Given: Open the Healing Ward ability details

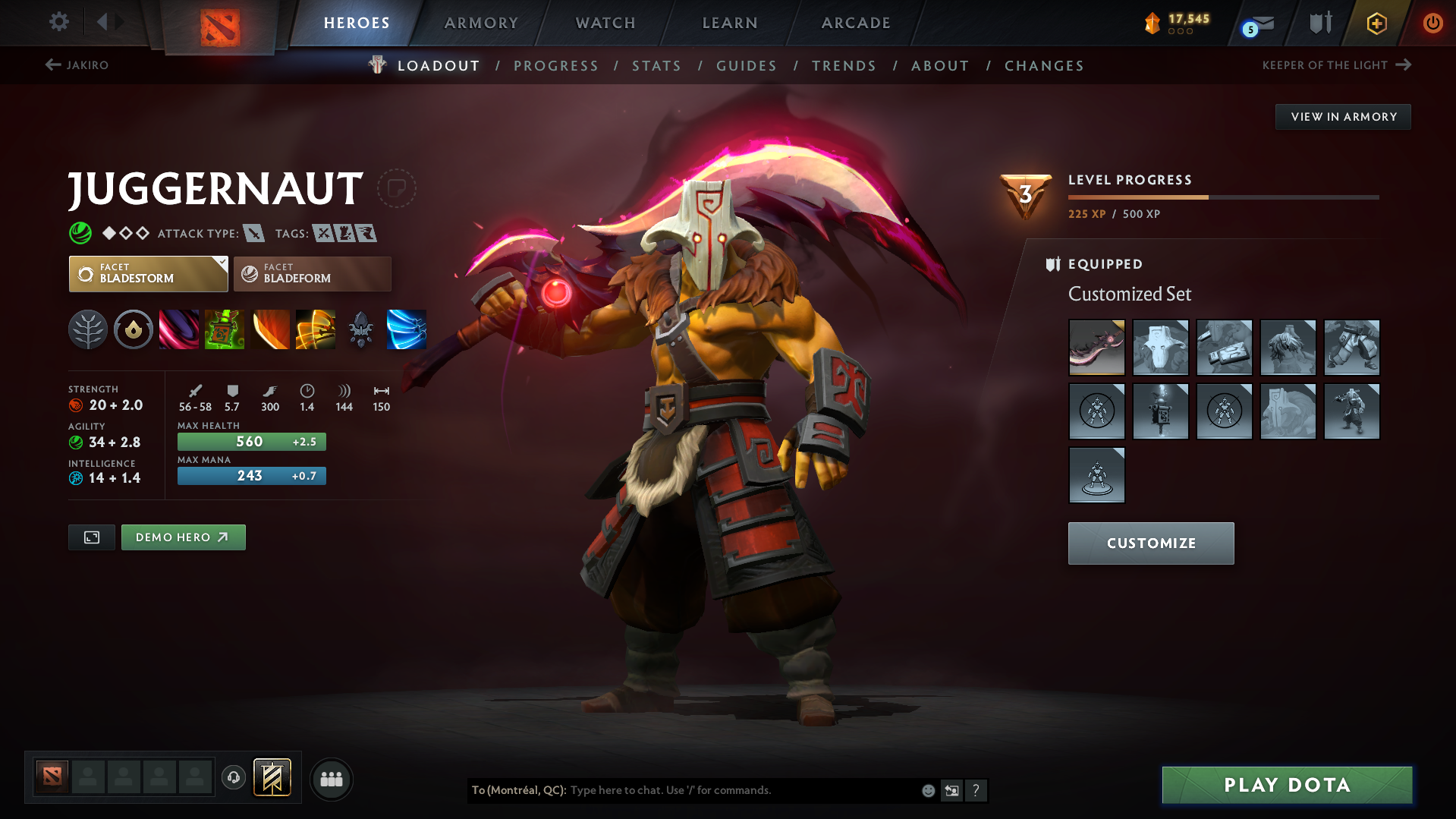Looking at the screenshot, I should (x=225, y=329).
